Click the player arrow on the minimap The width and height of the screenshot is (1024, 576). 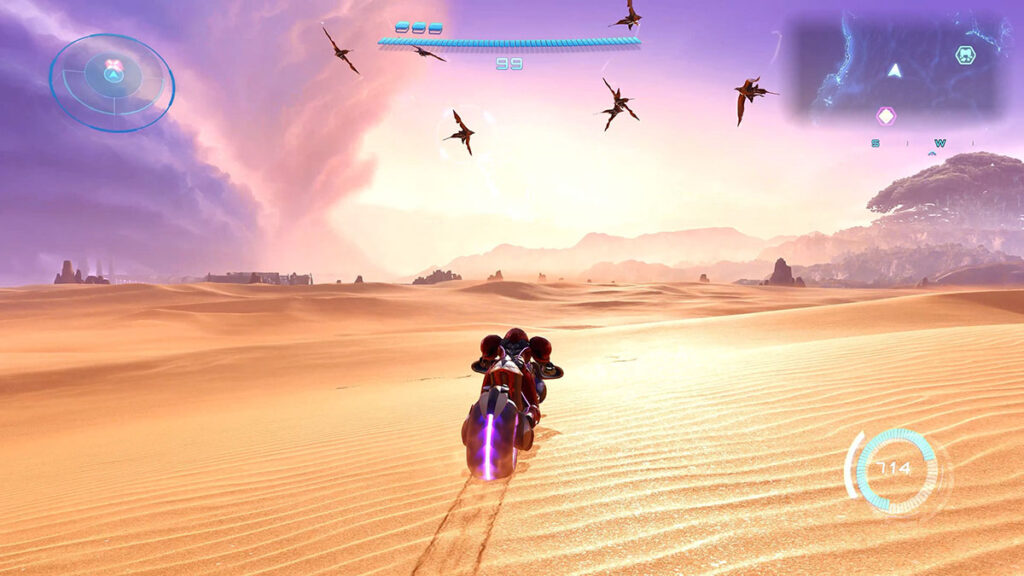coord(895,70)
